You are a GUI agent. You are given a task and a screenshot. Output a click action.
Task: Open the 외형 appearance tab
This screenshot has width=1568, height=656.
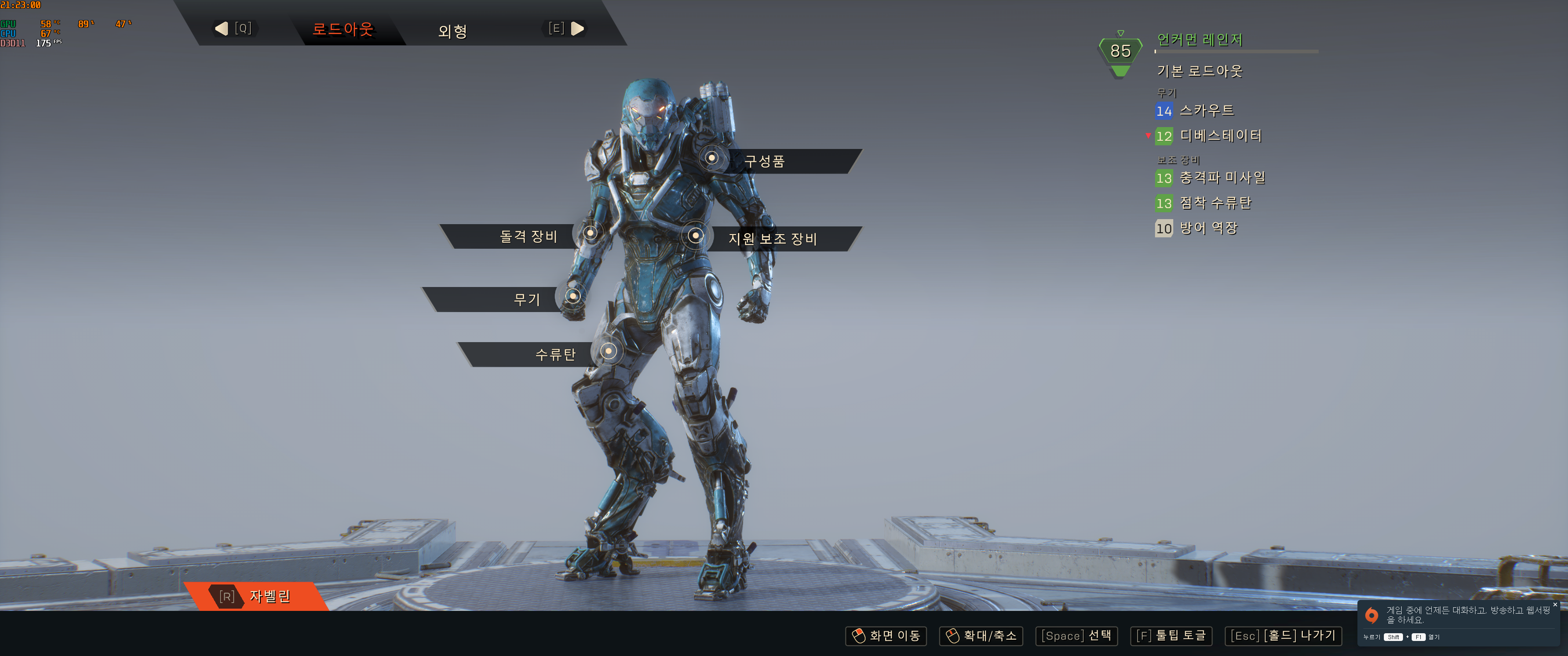tap(452, 31)
